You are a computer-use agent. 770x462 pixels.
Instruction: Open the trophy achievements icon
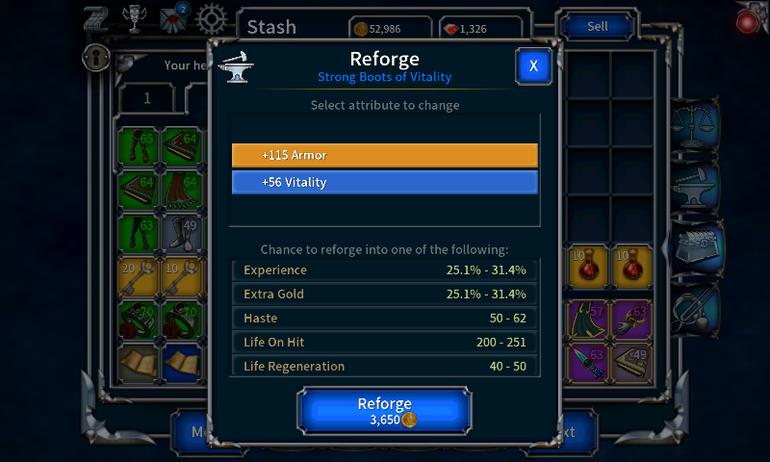coord(133,20)
